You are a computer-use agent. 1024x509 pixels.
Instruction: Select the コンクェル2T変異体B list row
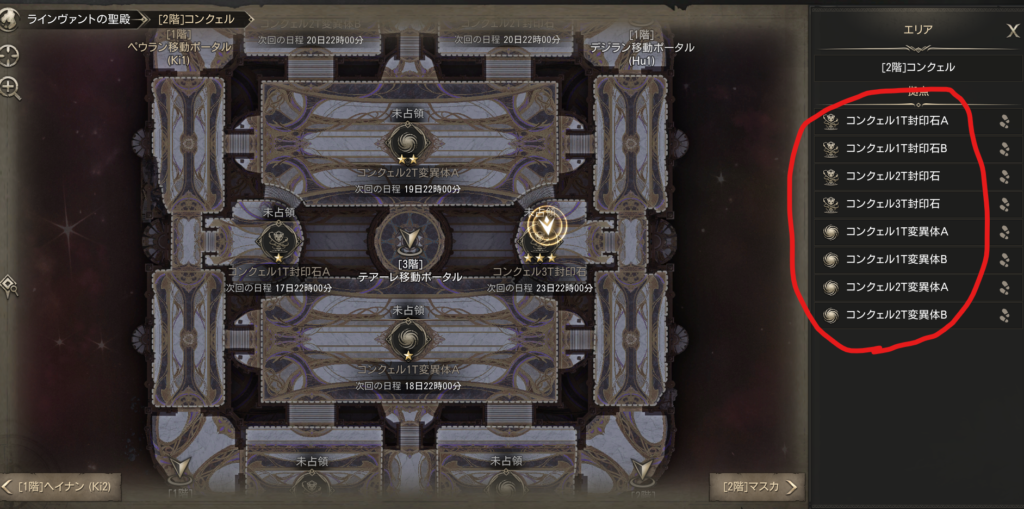coord(896,316)
